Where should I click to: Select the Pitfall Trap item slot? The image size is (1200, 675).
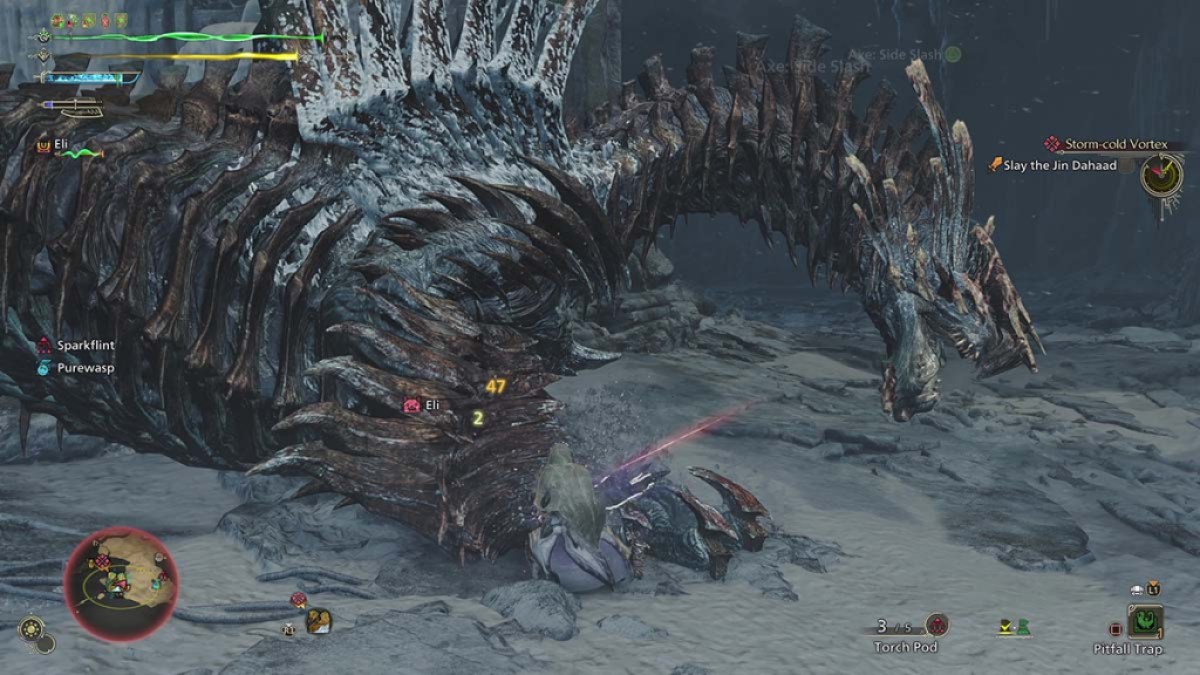[x=1144, y=622]
